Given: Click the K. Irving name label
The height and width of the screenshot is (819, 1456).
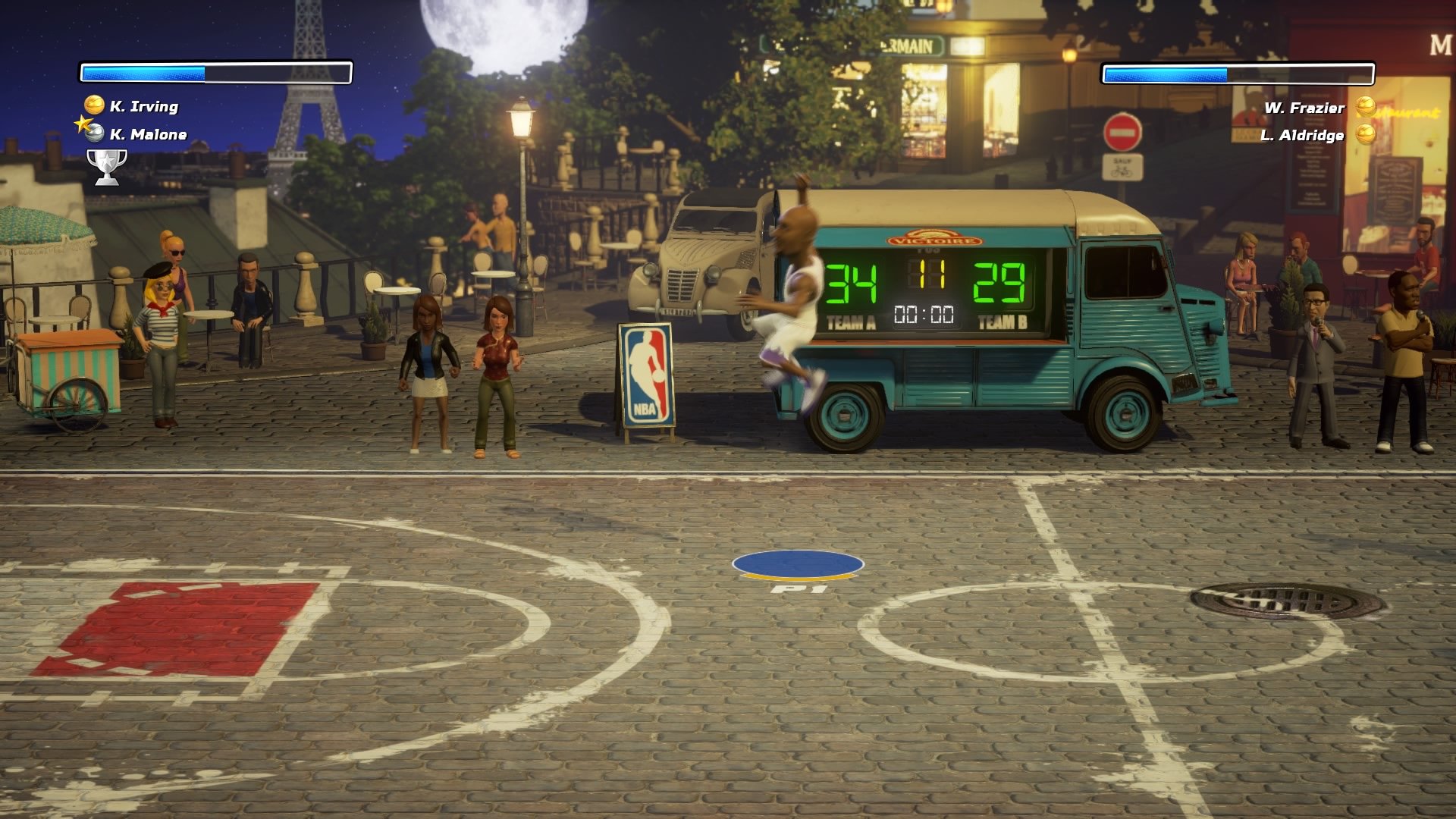Looking at the screenshot, I should (x=143, y=108).
